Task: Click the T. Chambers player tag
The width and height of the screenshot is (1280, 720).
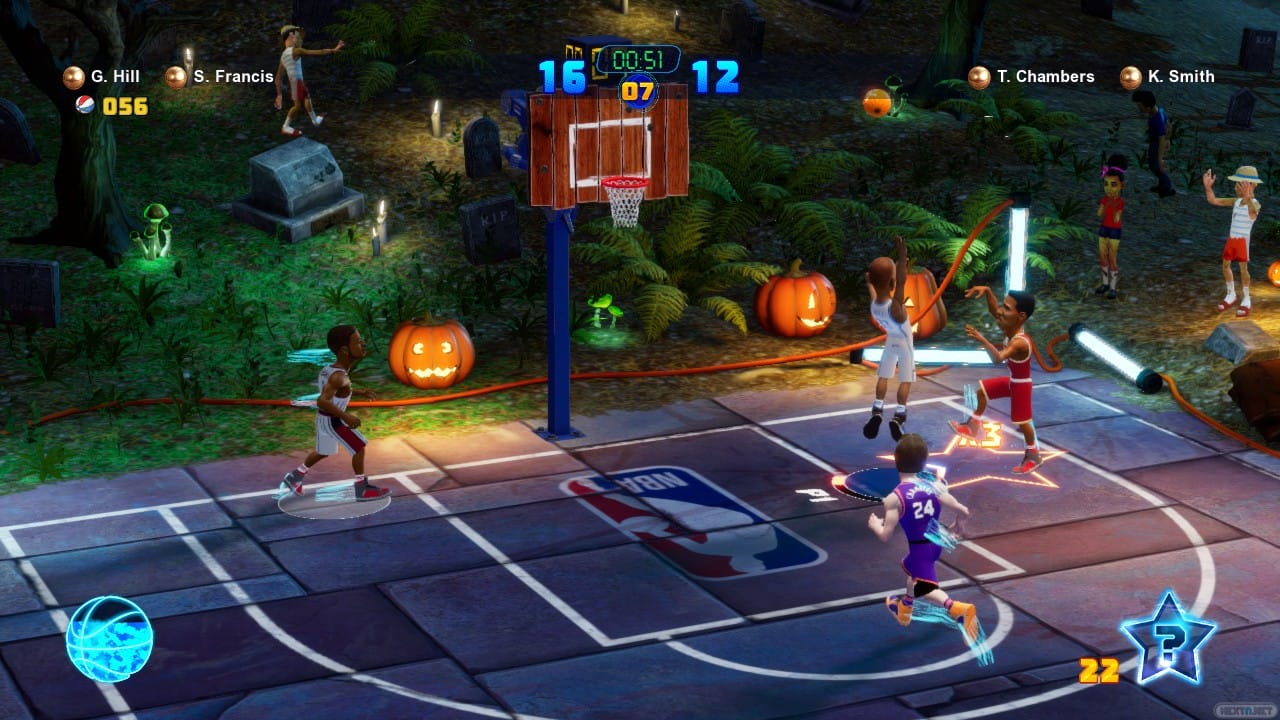Action: [1032, 77]
